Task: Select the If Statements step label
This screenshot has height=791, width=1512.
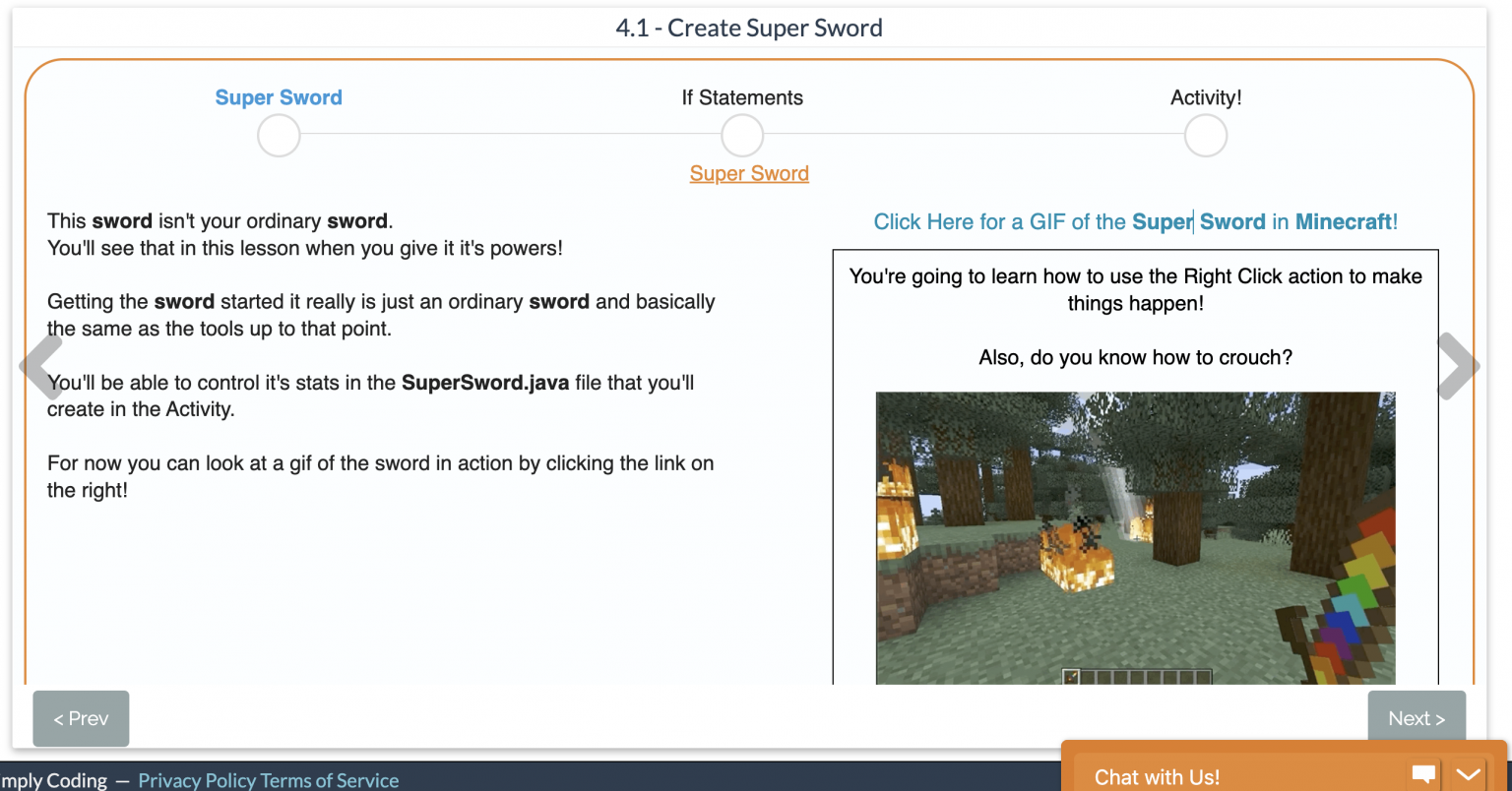Action: tap(742, 97)
